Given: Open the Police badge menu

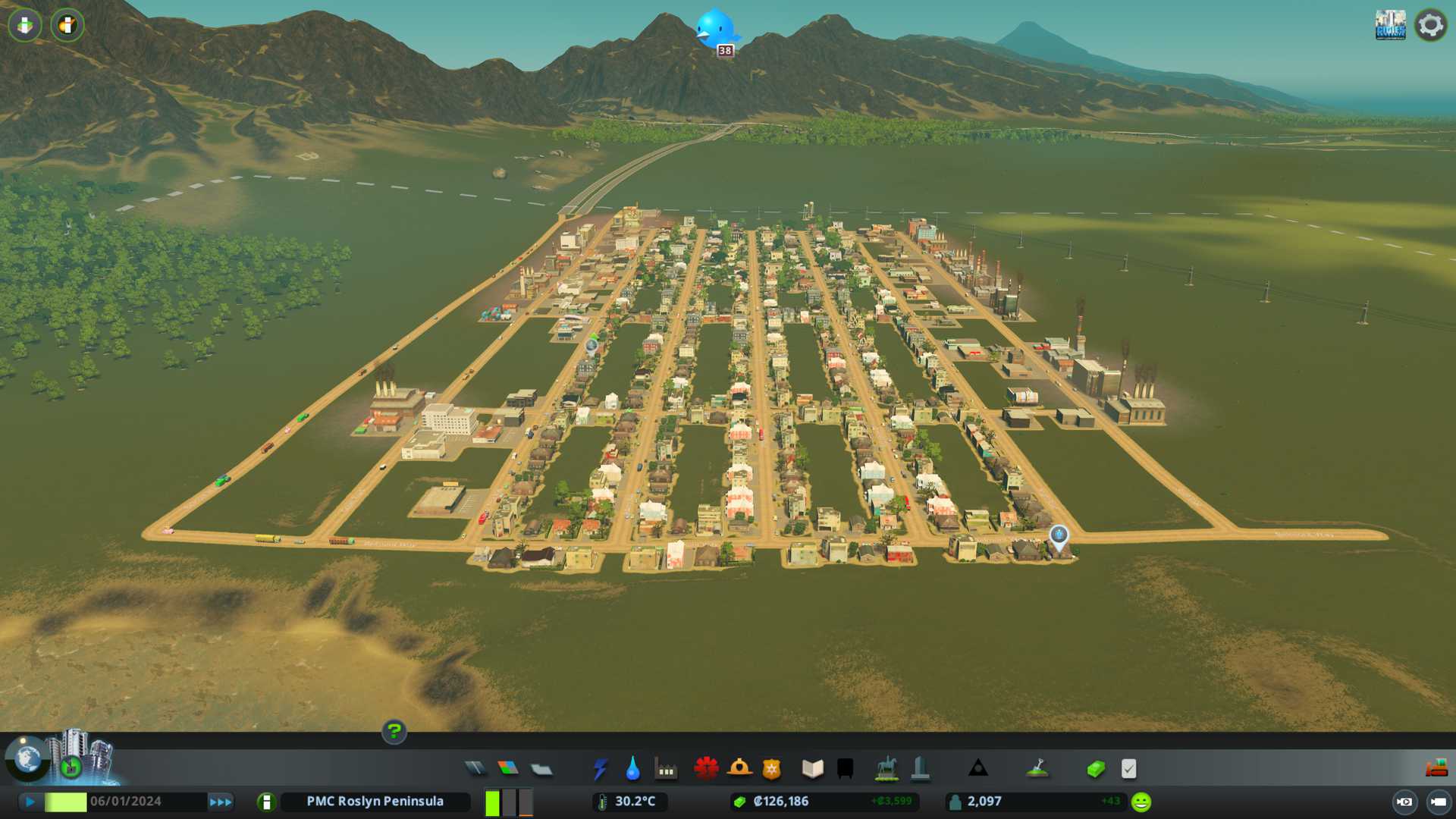Looking at the screenshot, I should pos(771,769).
